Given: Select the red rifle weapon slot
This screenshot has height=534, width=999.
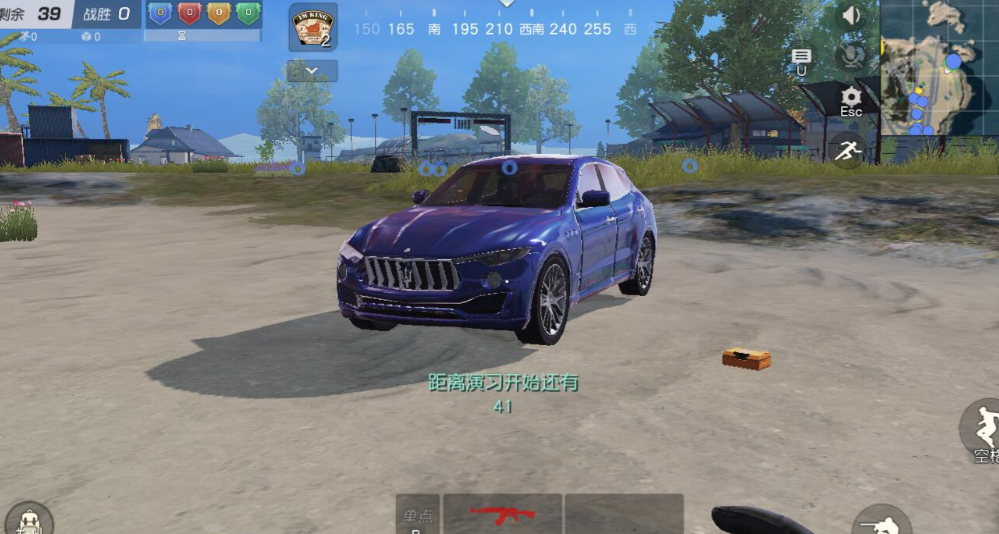Looking at the screenshot, I should (502, 514).
